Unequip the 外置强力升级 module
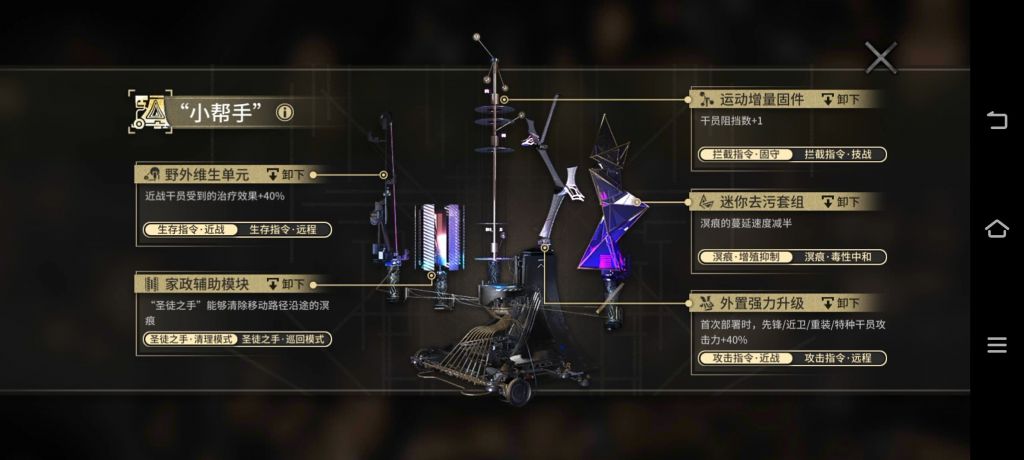The image size is (1024, 460). pyautogui.click(x=841, y=302)
